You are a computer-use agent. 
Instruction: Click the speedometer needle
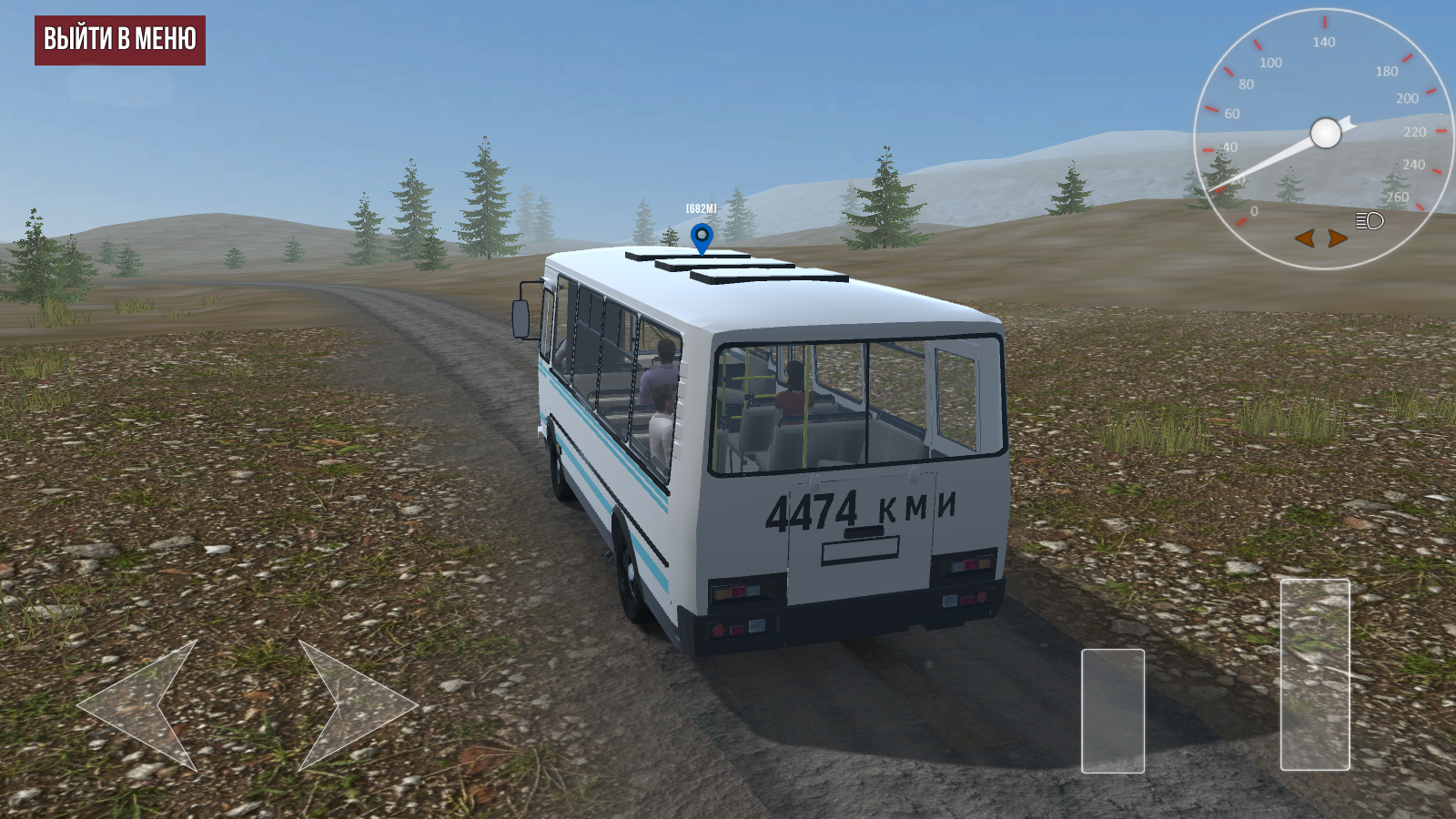[x=1274, y=161]
